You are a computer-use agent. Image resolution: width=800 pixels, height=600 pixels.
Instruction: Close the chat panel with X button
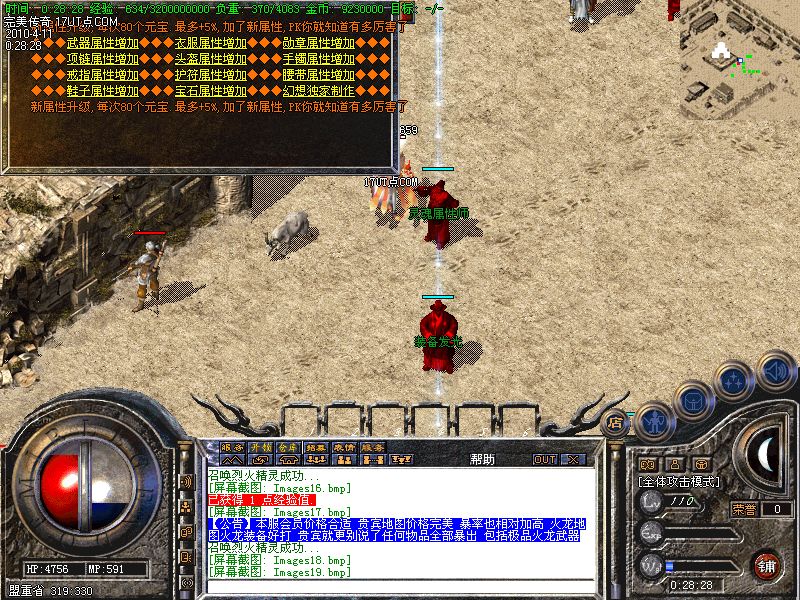(573, 459)
